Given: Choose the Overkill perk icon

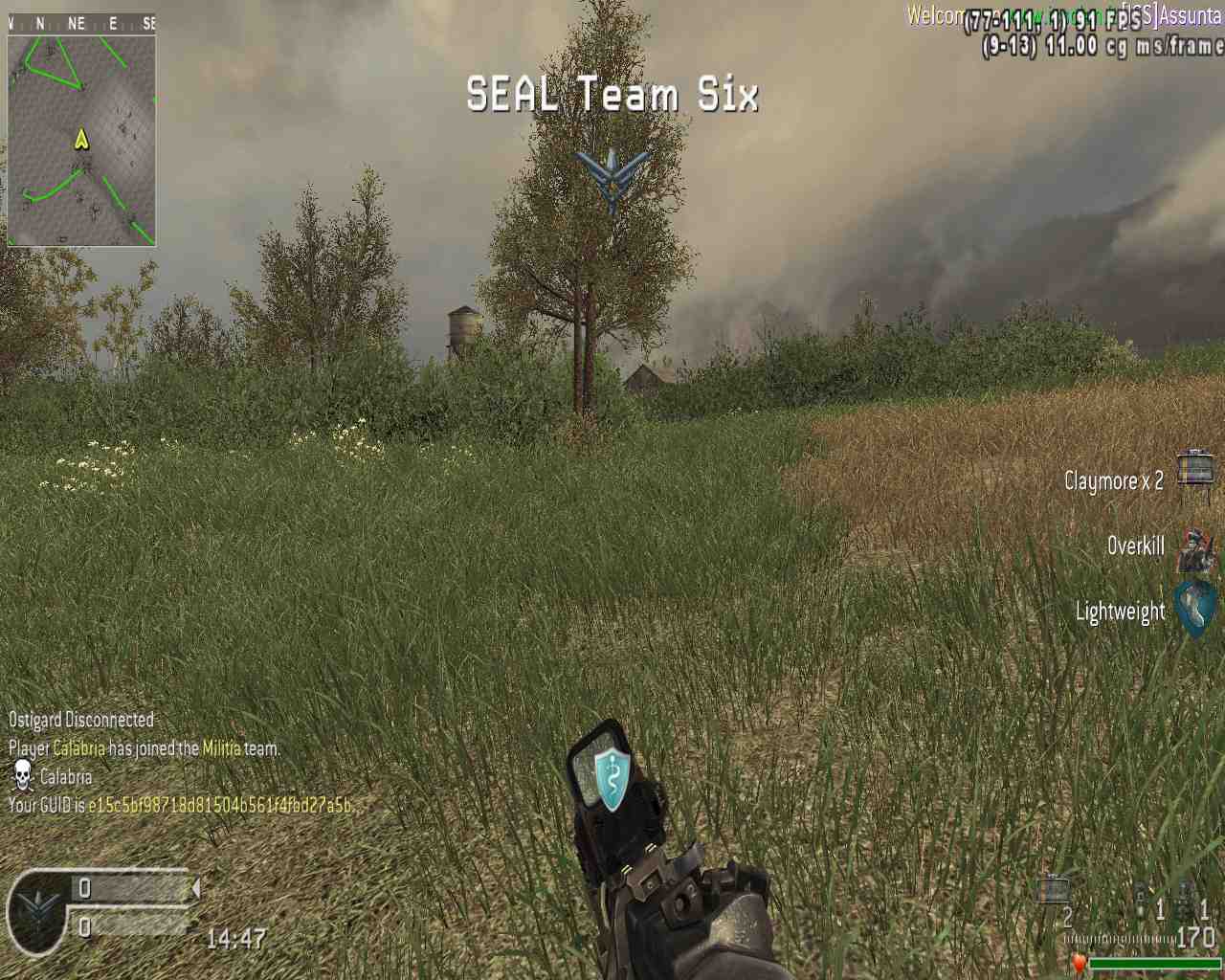Looking at the screenshot, I should click(1194, 547).
